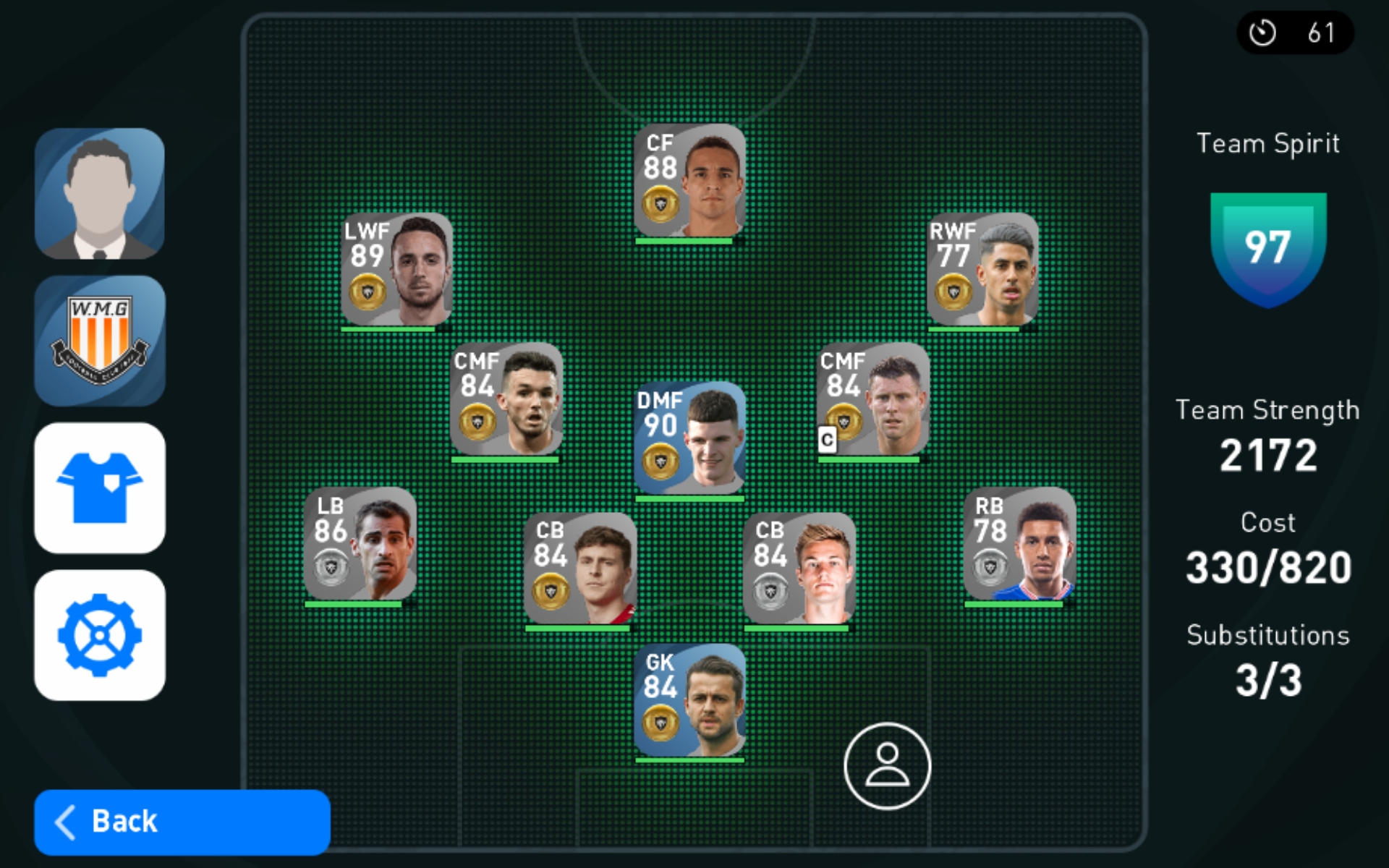Select the CF 88 striker card
Image resolution: width=1389 pixels, height=868 pixels.
point(689,181)
